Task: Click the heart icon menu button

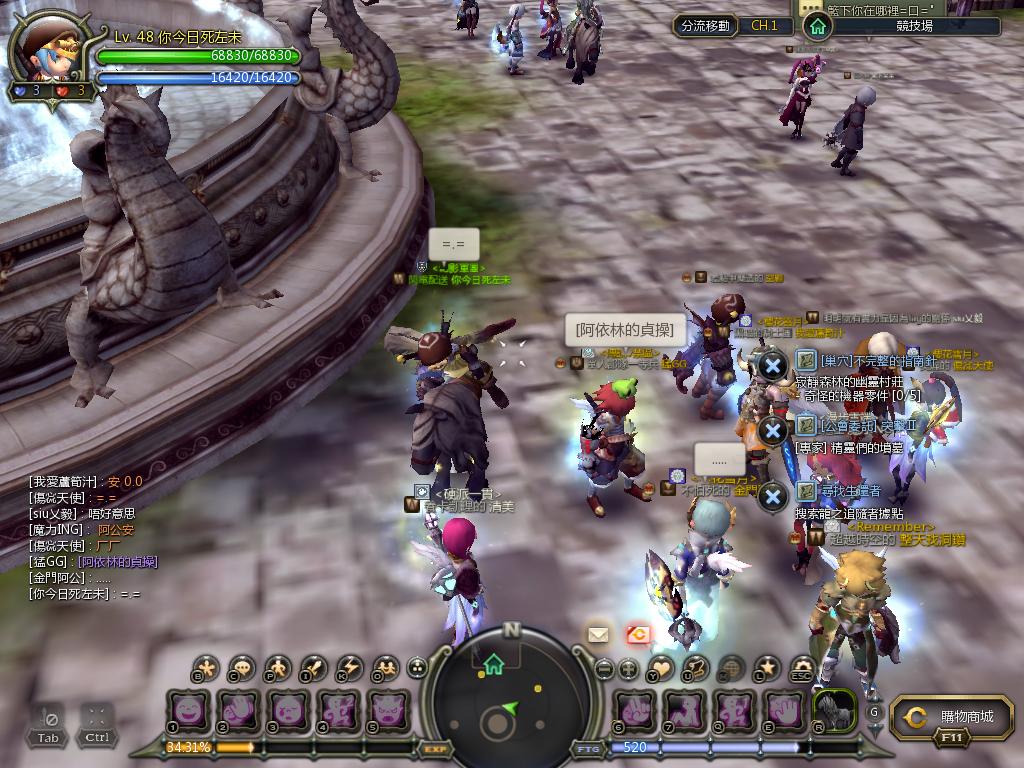Action: (660, 668)
